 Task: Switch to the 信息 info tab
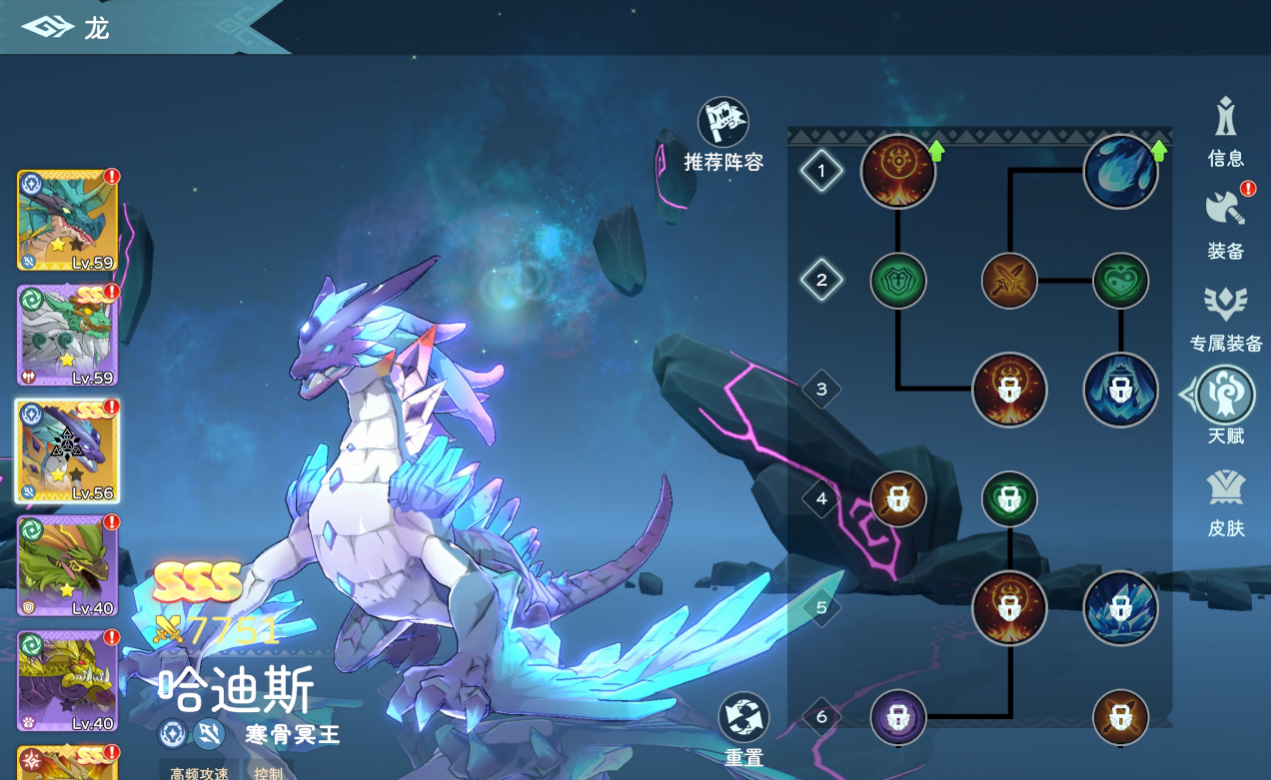1225,130
